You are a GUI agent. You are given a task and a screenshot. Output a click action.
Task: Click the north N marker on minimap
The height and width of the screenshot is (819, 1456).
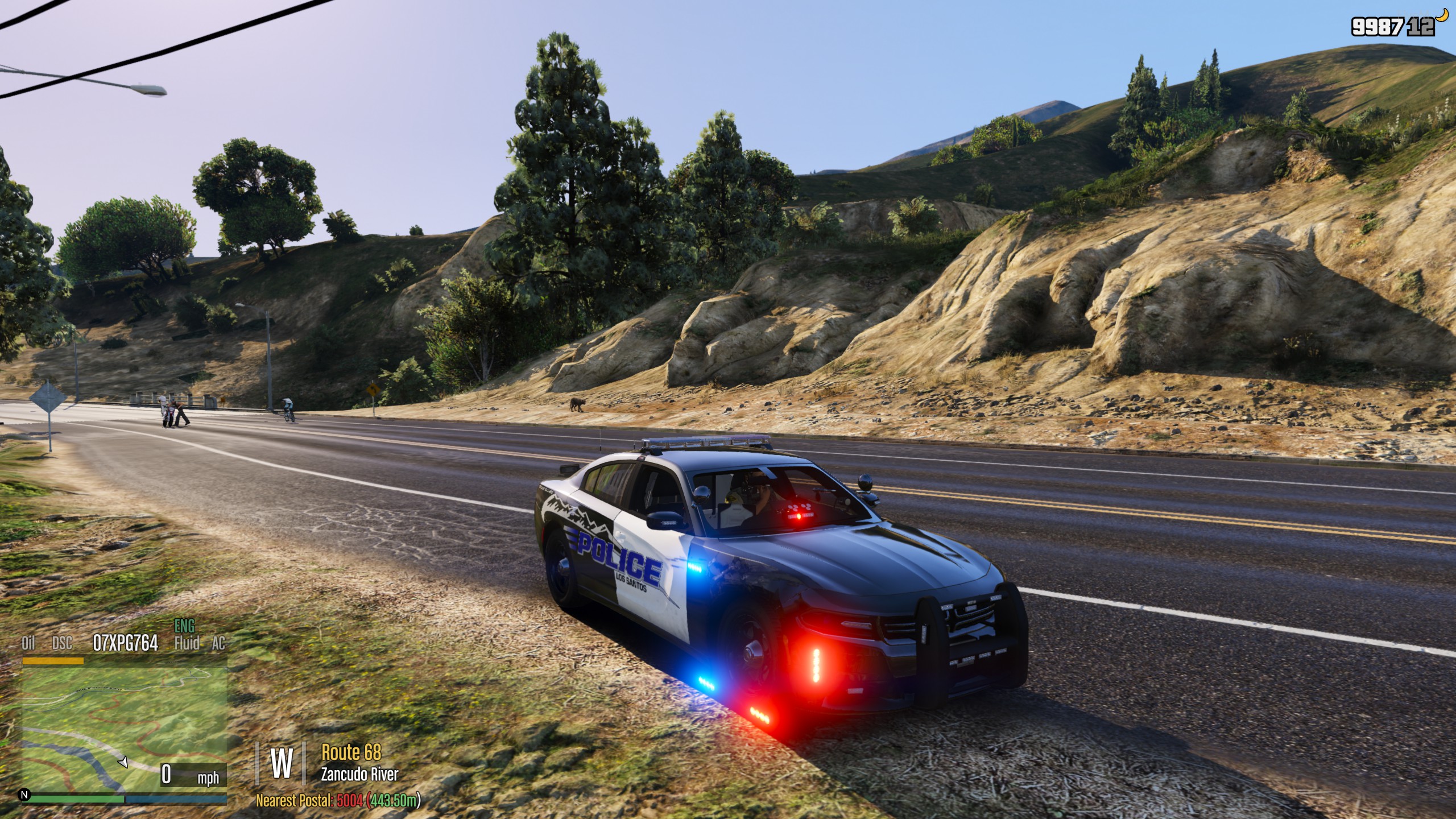click(24, 795)
